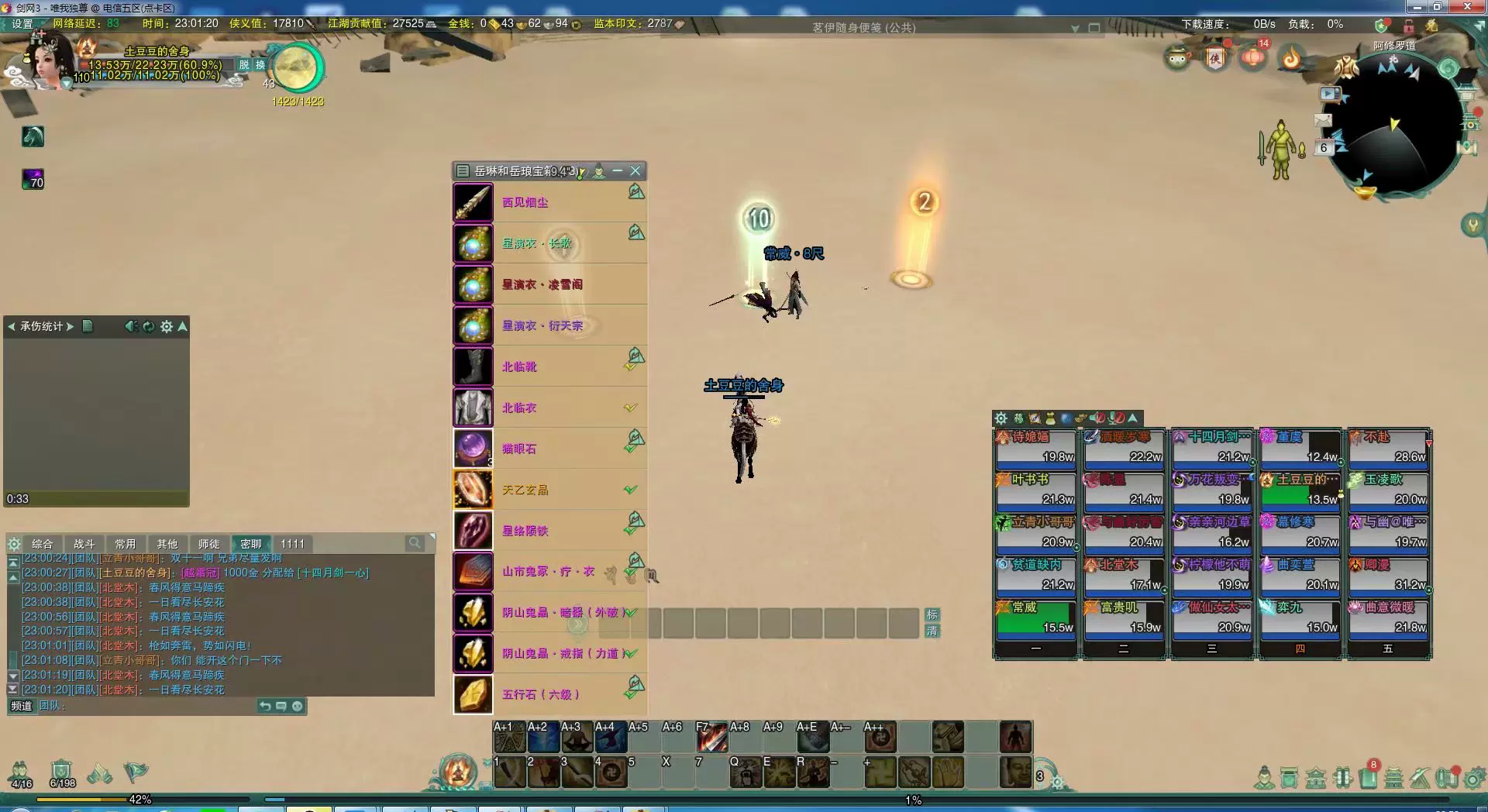Open the 设置 settings menu

pos(22,23)
